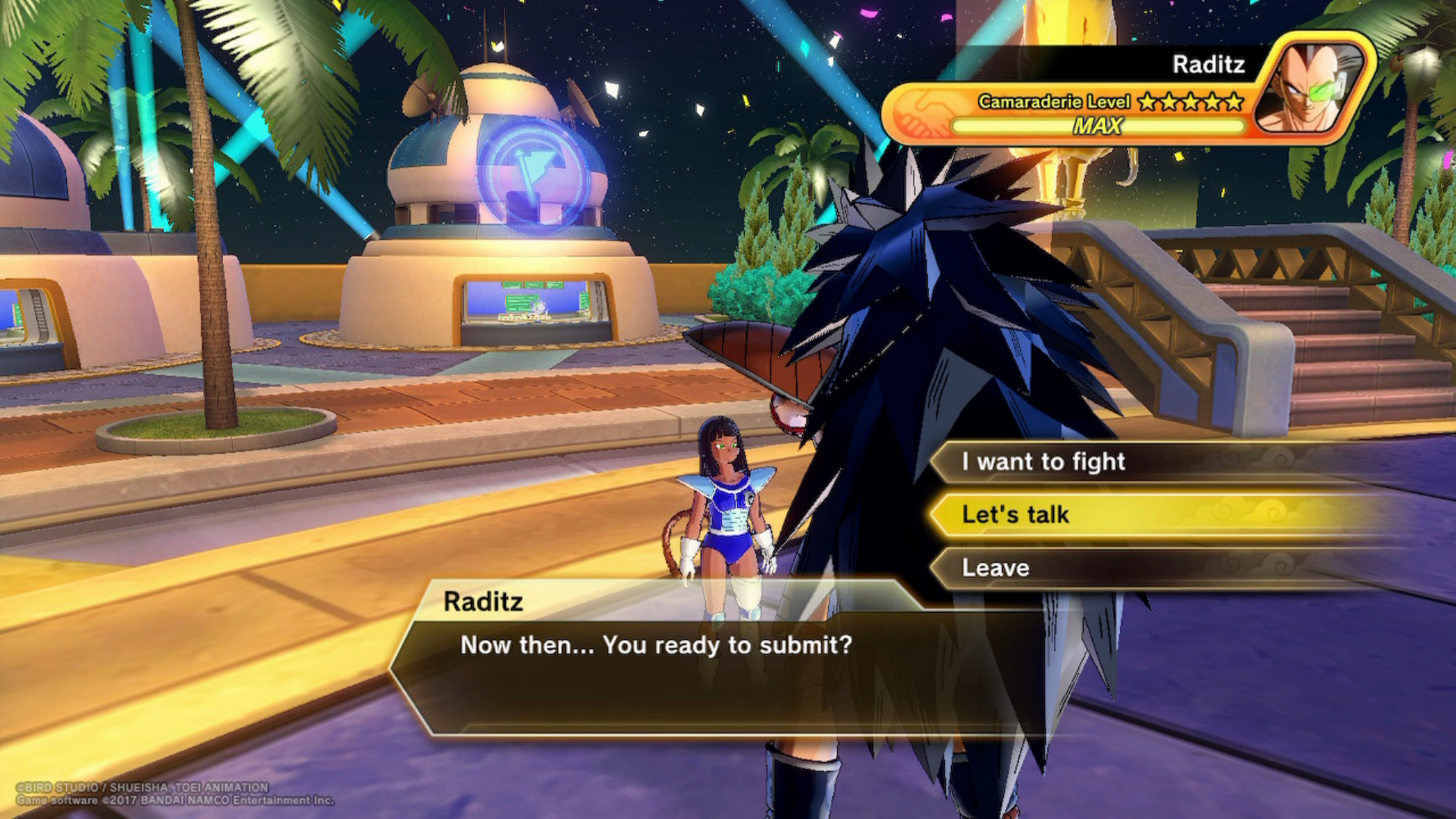
Task: Choose the "I want to fight" option
Action: [1043, 462]
